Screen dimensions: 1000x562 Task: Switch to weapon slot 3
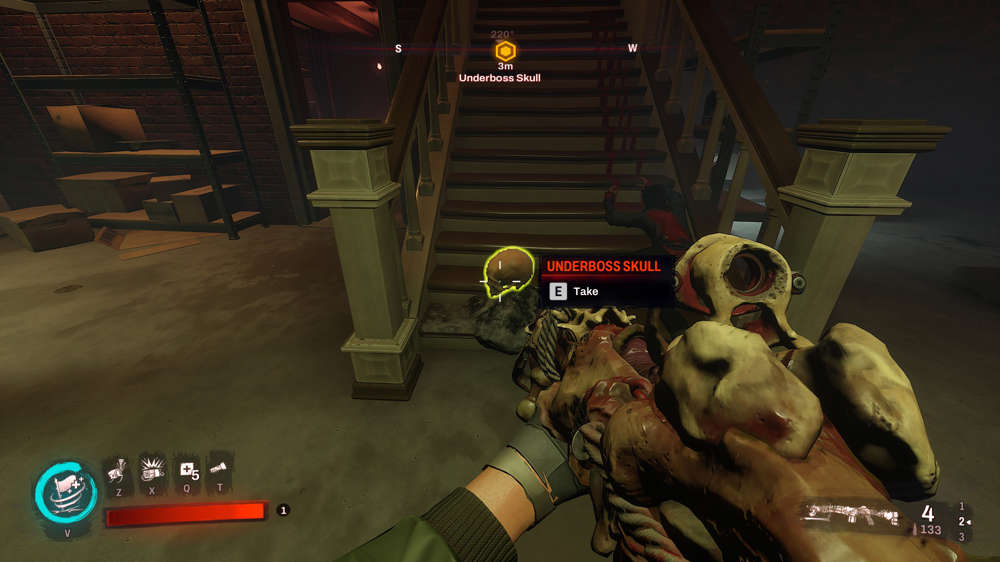point(962,537)
